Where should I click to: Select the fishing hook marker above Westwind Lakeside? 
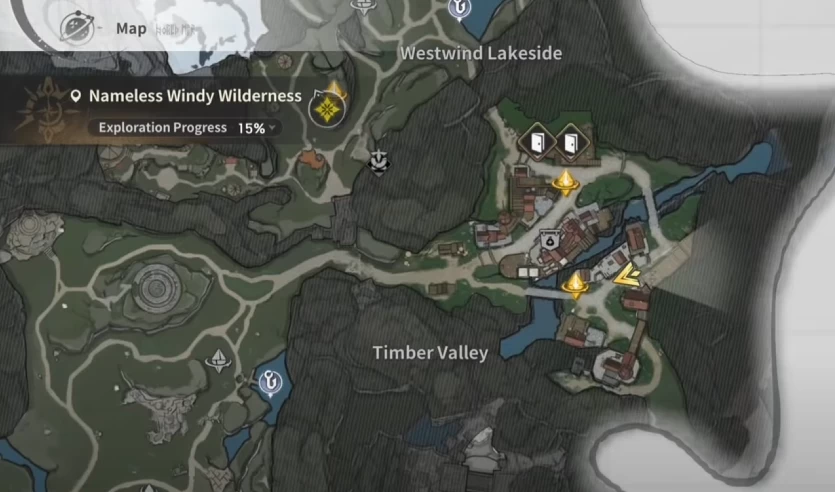click(x=460, y=9)
